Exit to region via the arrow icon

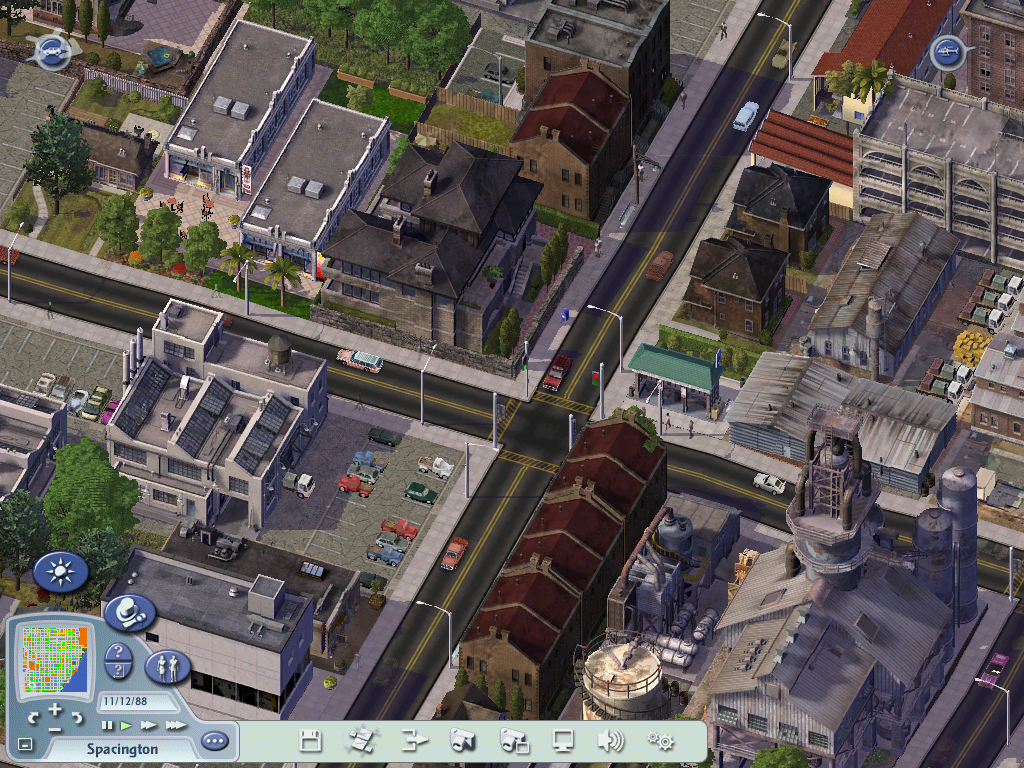(413, 741)
